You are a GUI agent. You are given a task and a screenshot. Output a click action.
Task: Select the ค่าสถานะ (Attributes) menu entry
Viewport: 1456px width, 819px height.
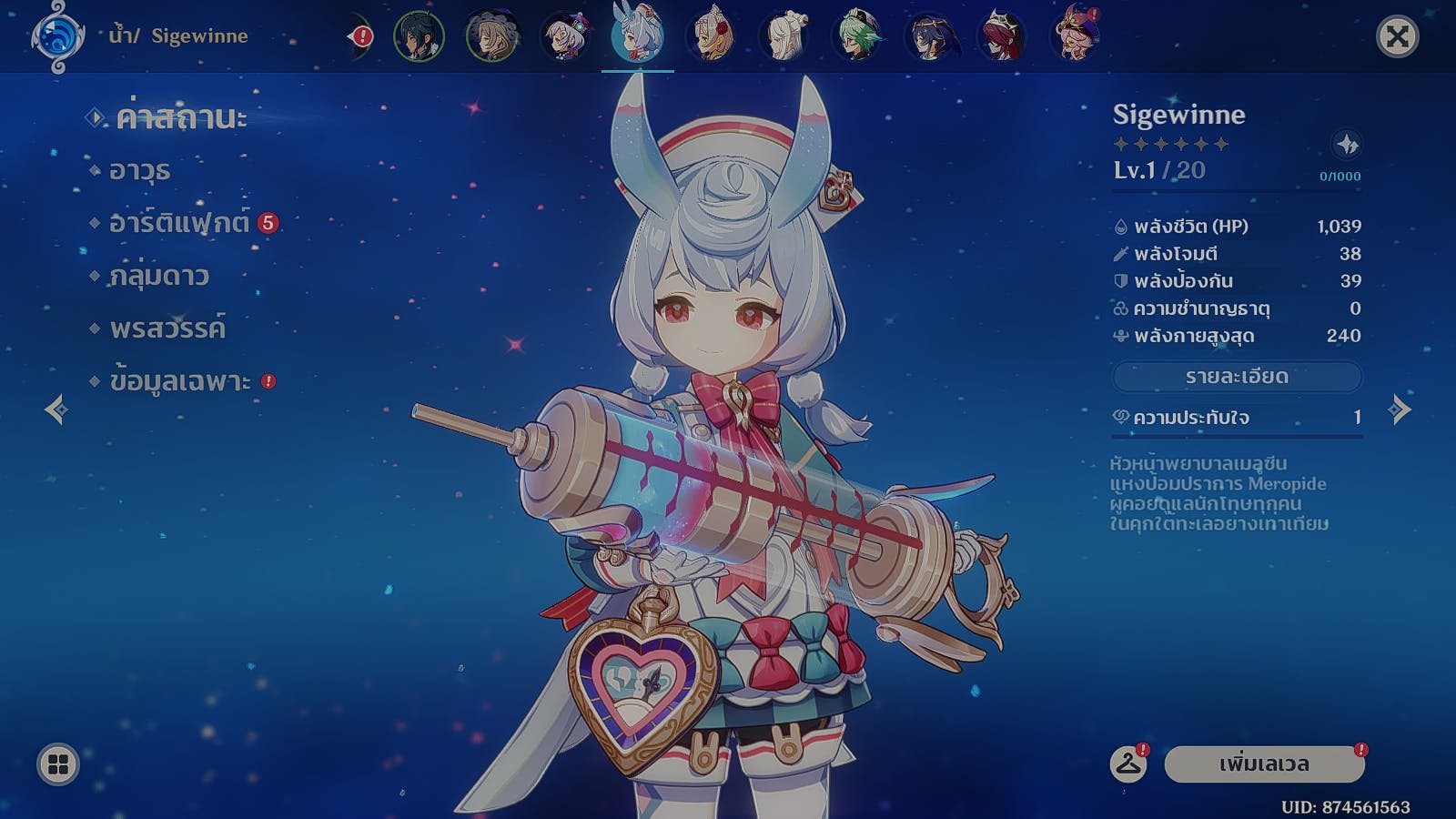[x=180, y=118]
